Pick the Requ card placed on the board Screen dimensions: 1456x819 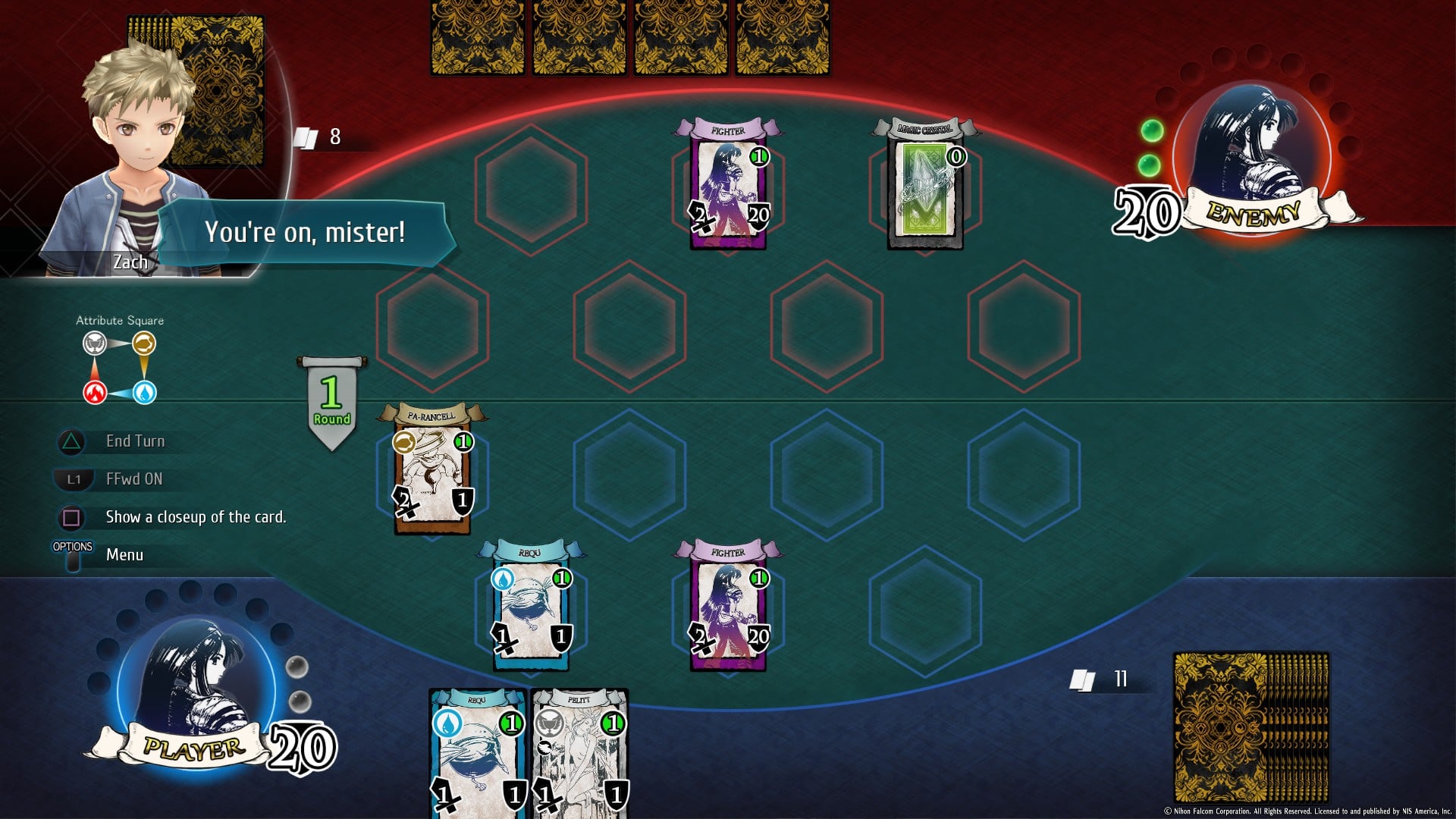pos(531,607)
